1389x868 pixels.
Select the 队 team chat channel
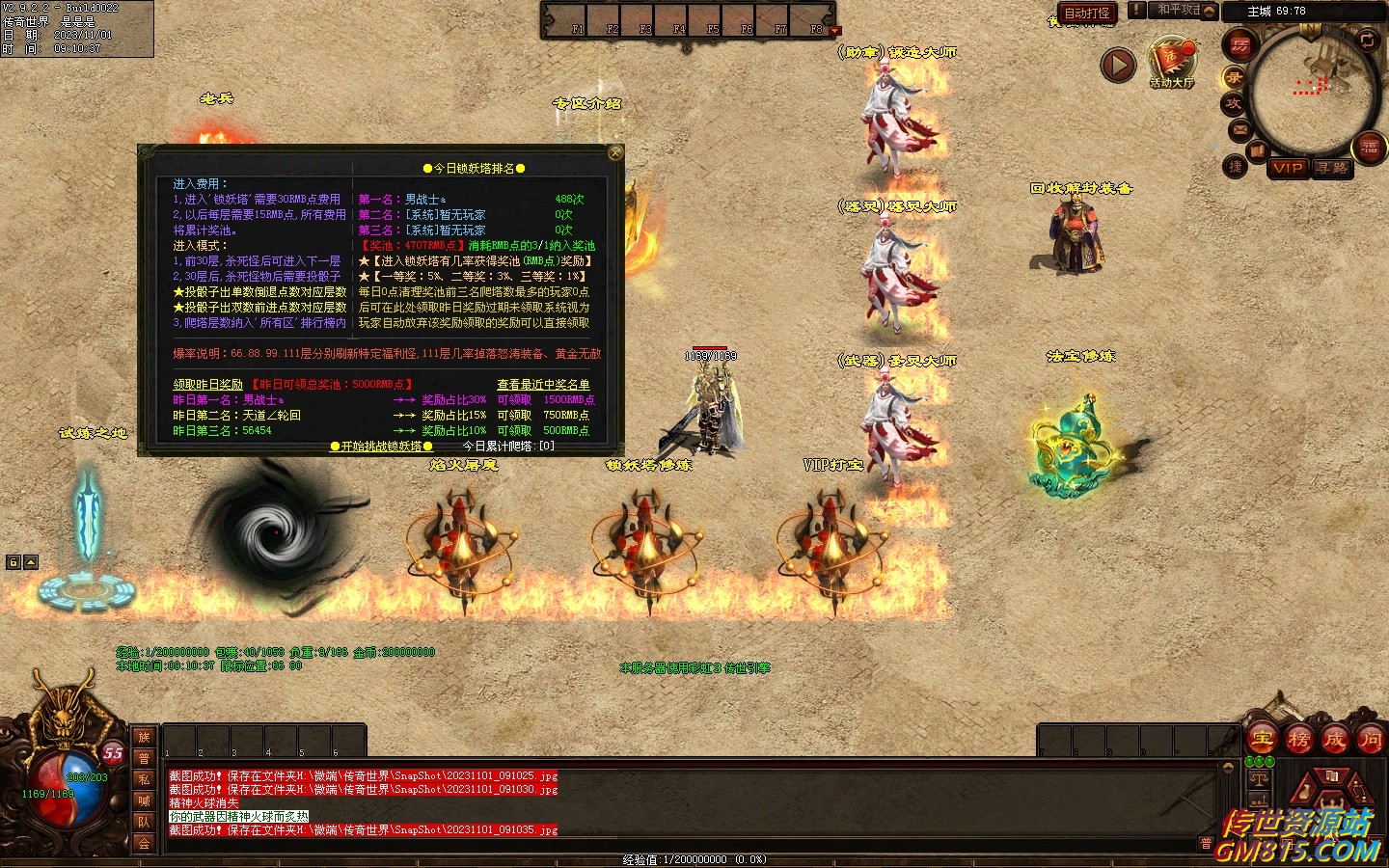click(x=144, y=822)
